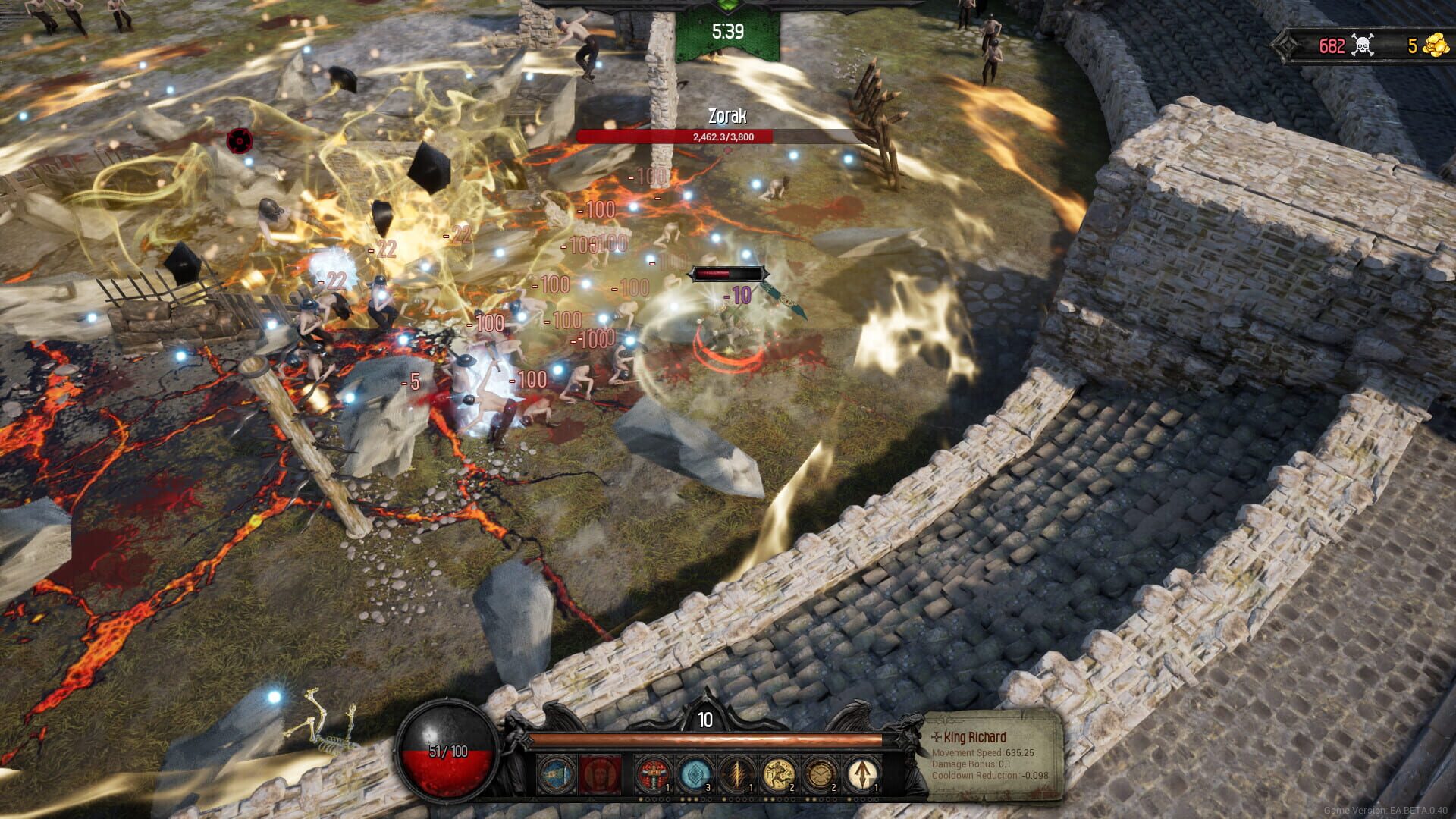Click the upward arrow trait icon

coord(862,773)
